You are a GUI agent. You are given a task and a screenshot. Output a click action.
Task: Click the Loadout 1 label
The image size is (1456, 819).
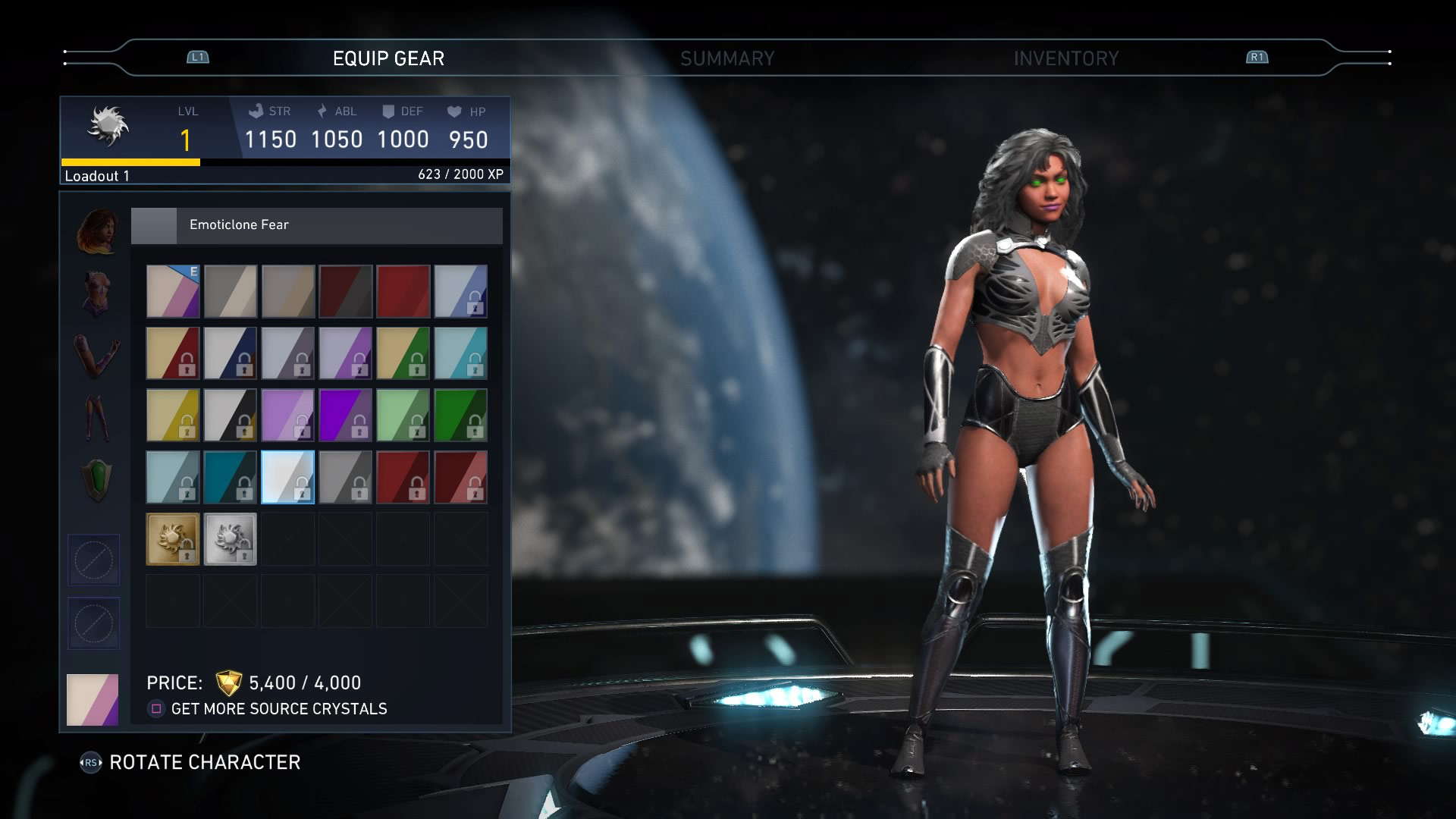pos(97,176)
